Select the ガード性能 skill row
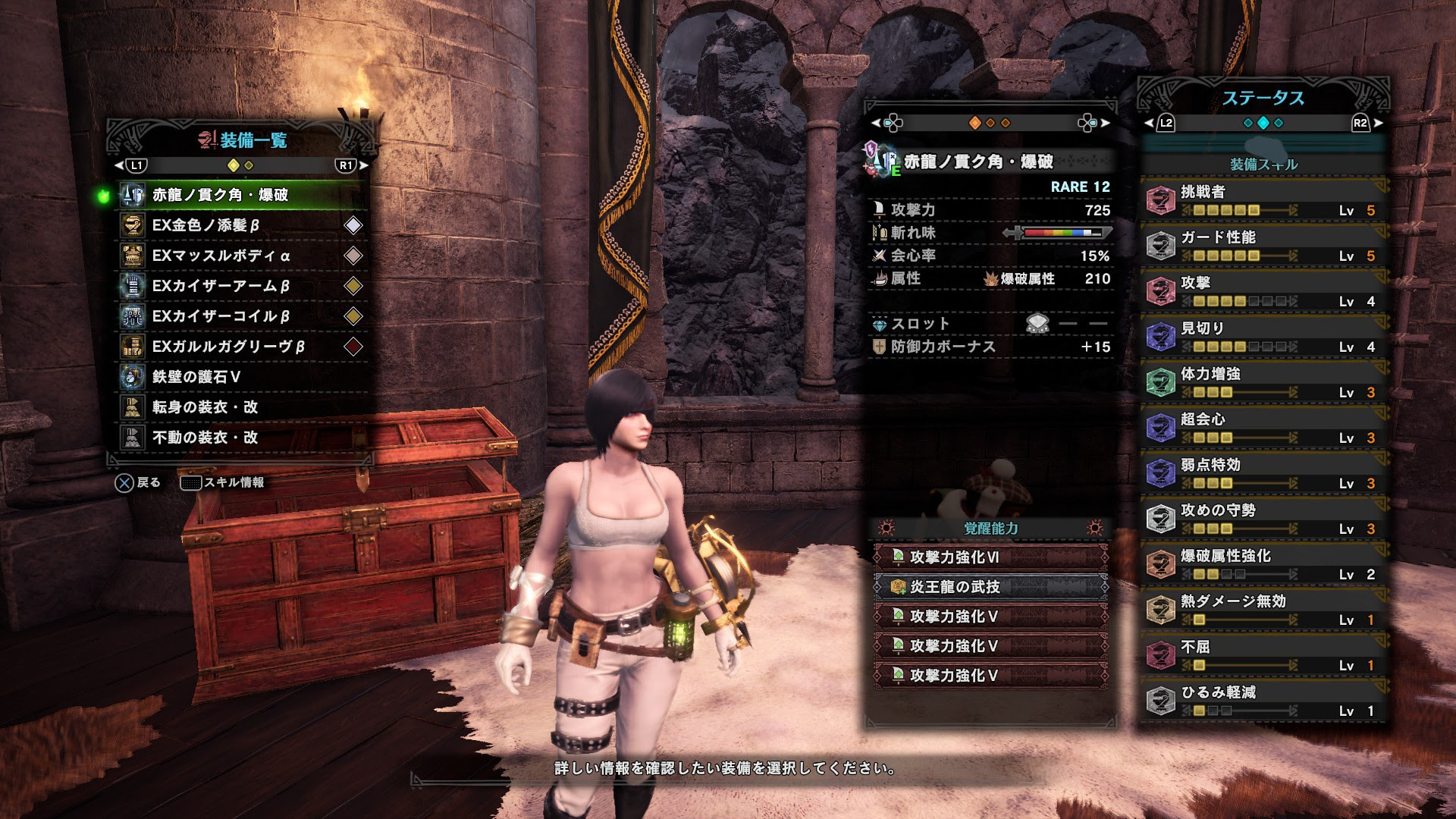The width and height of the screenshot is (1456, 819). [1263, 246]
